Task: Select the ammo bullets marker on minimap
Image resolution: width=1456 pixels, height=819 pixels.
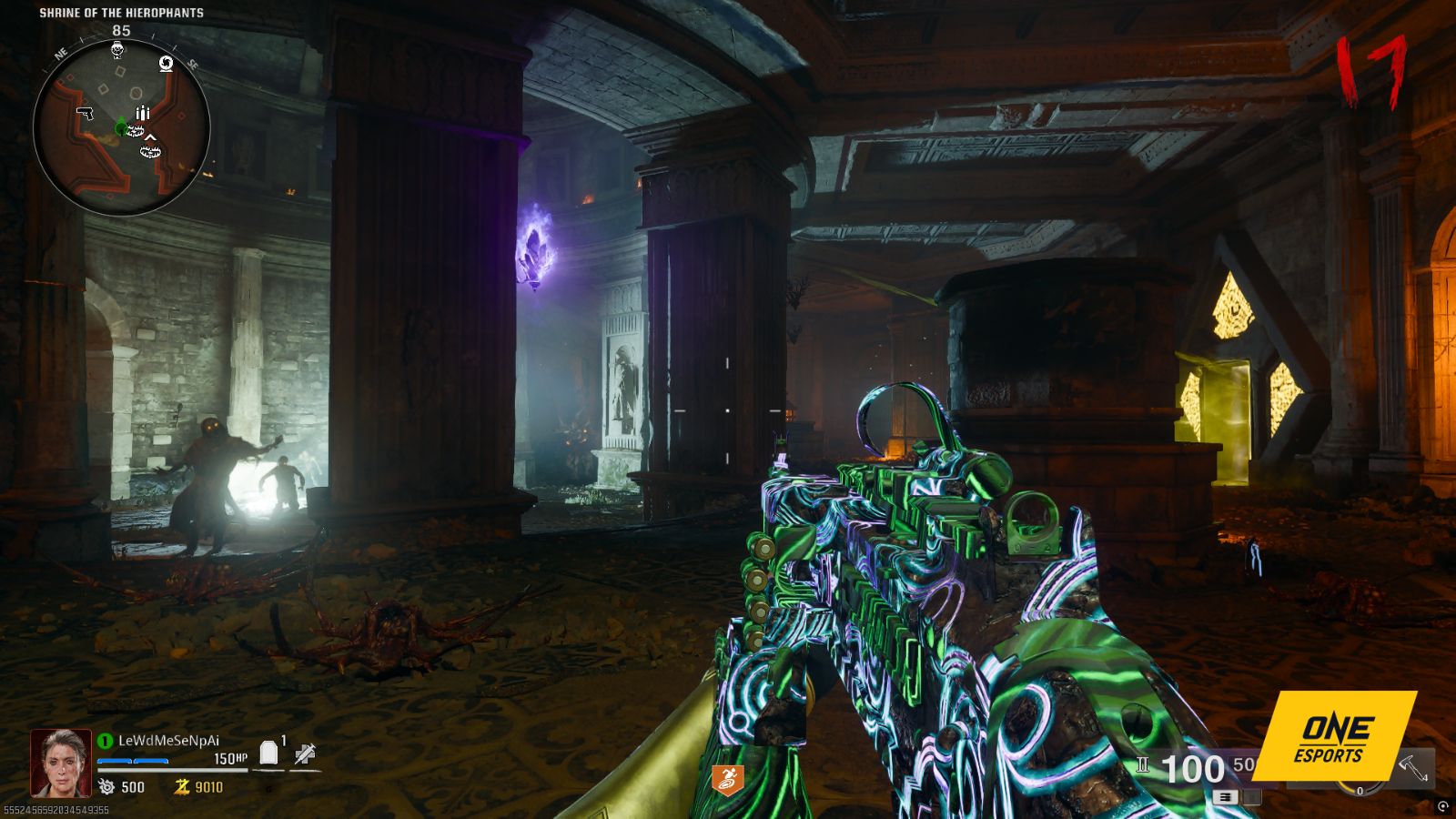Action: coord(143,113)
